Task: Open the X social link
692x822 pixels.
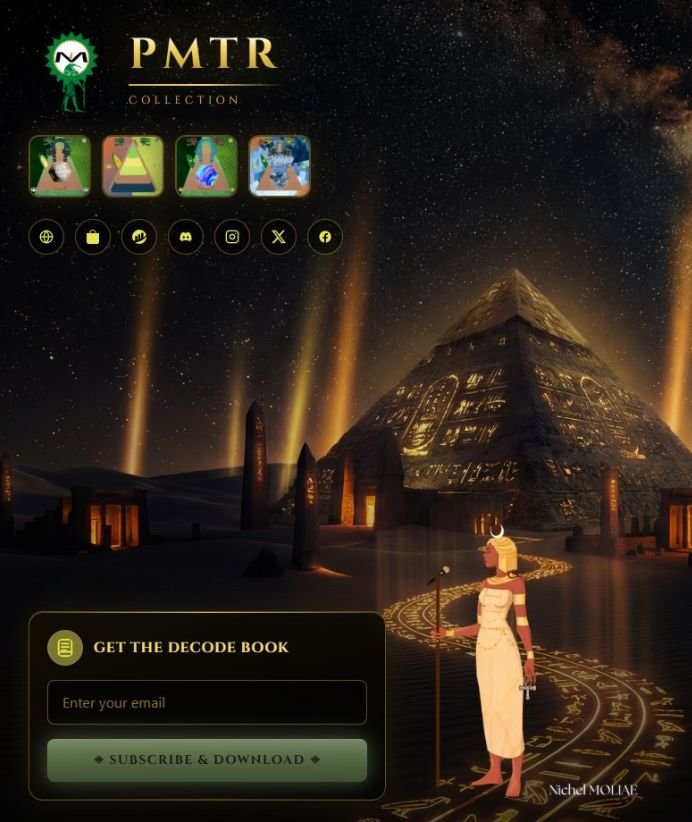Action: click(x=279, y=237)
